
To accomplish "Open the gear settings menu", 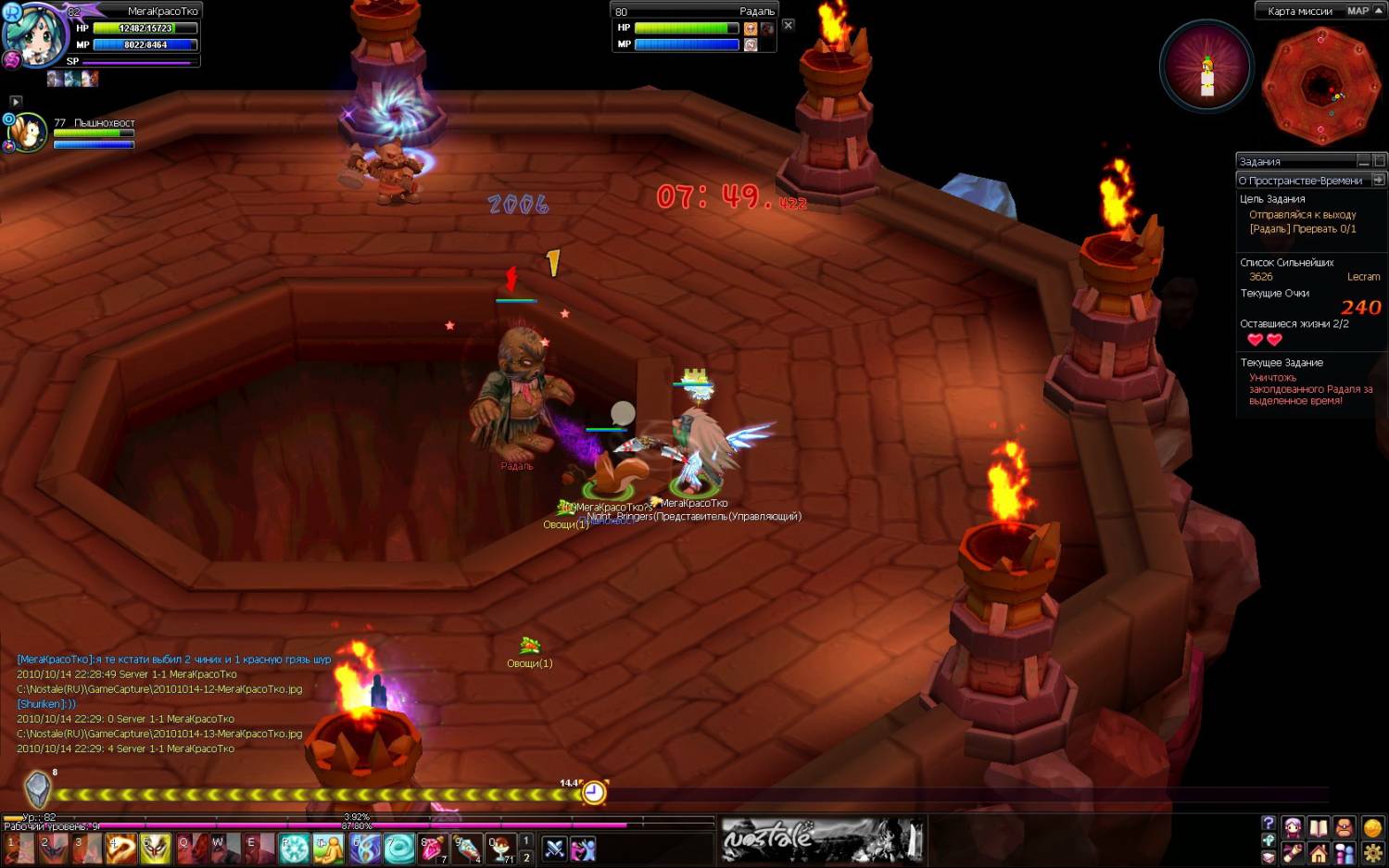I will (1372, 853).
